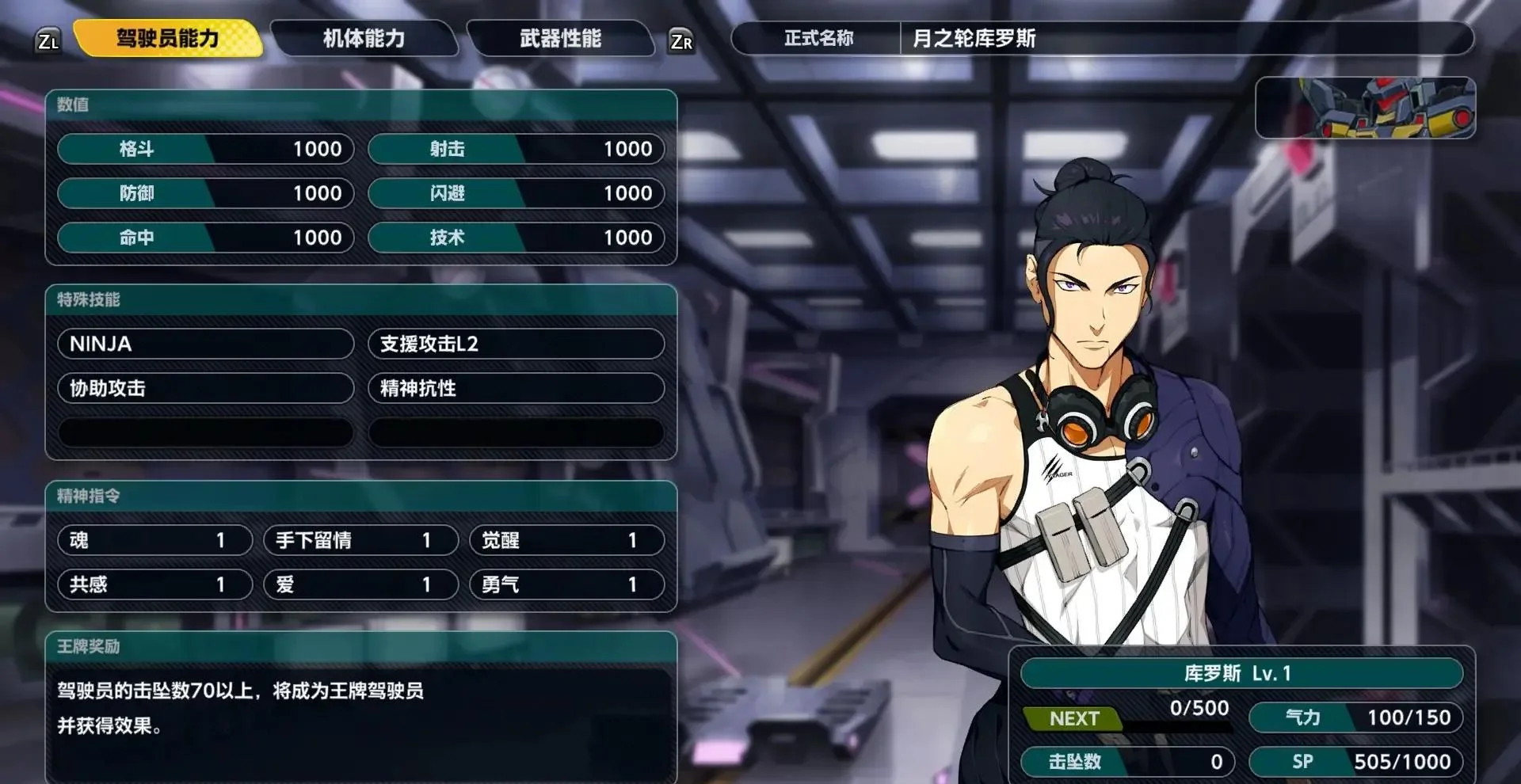Click the 格斗 1000 stat entry

[204, 149]
